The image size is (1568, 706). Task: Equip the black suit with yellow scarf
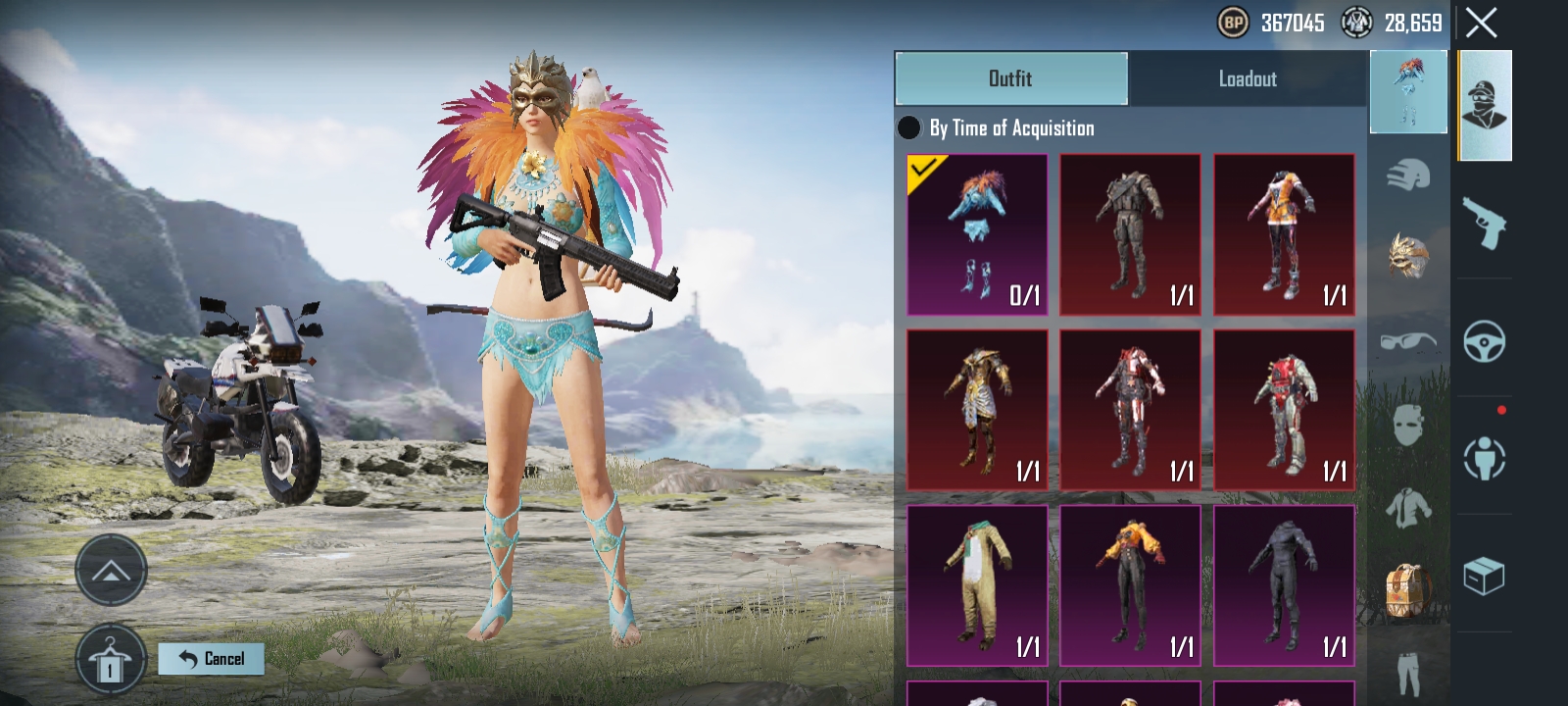coord(1130,585)
